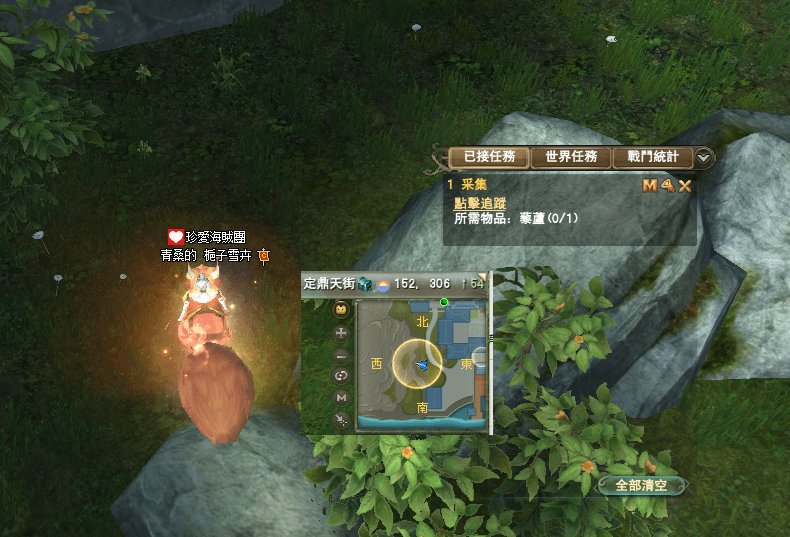Viewport: 790px width, 537px height.
Task: Click the diagonal arrow button below the minimap controls
Action: (x=341, y=419)
